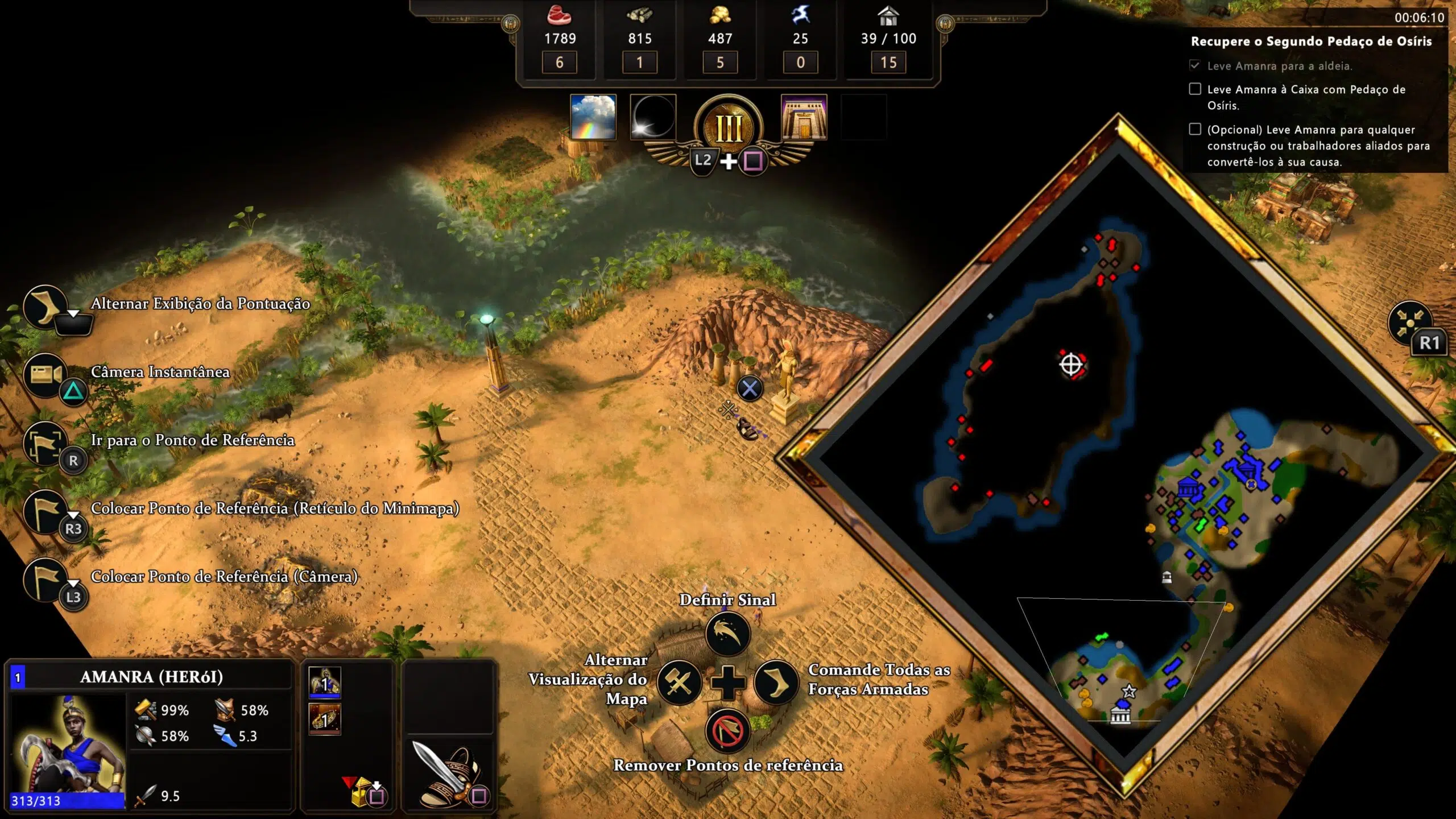The image size is (1456, 819).
Task: Click the age III emblem
Action: [x=729, y=127]
